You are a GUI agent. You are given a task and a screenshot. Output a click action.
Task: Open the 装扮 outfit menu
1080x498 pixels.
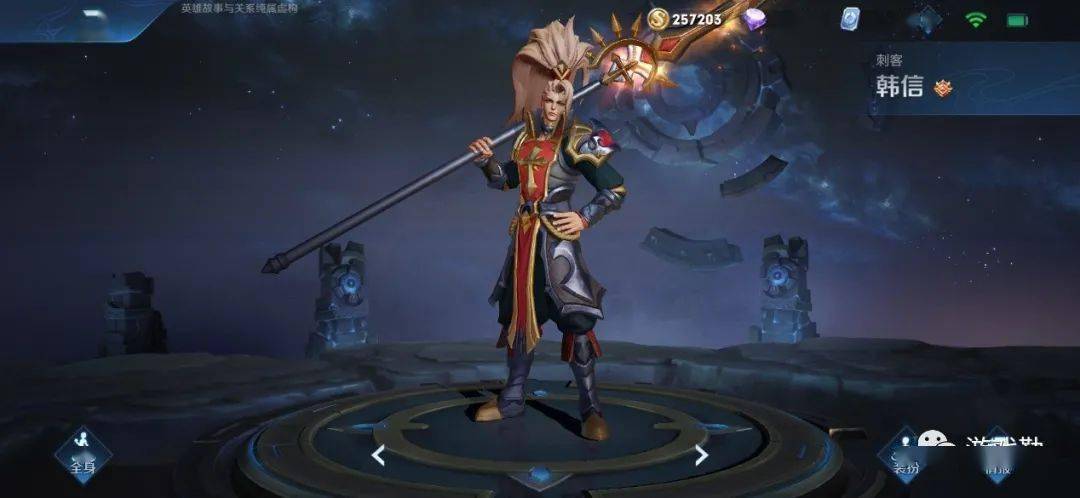[x=904, y=456]
